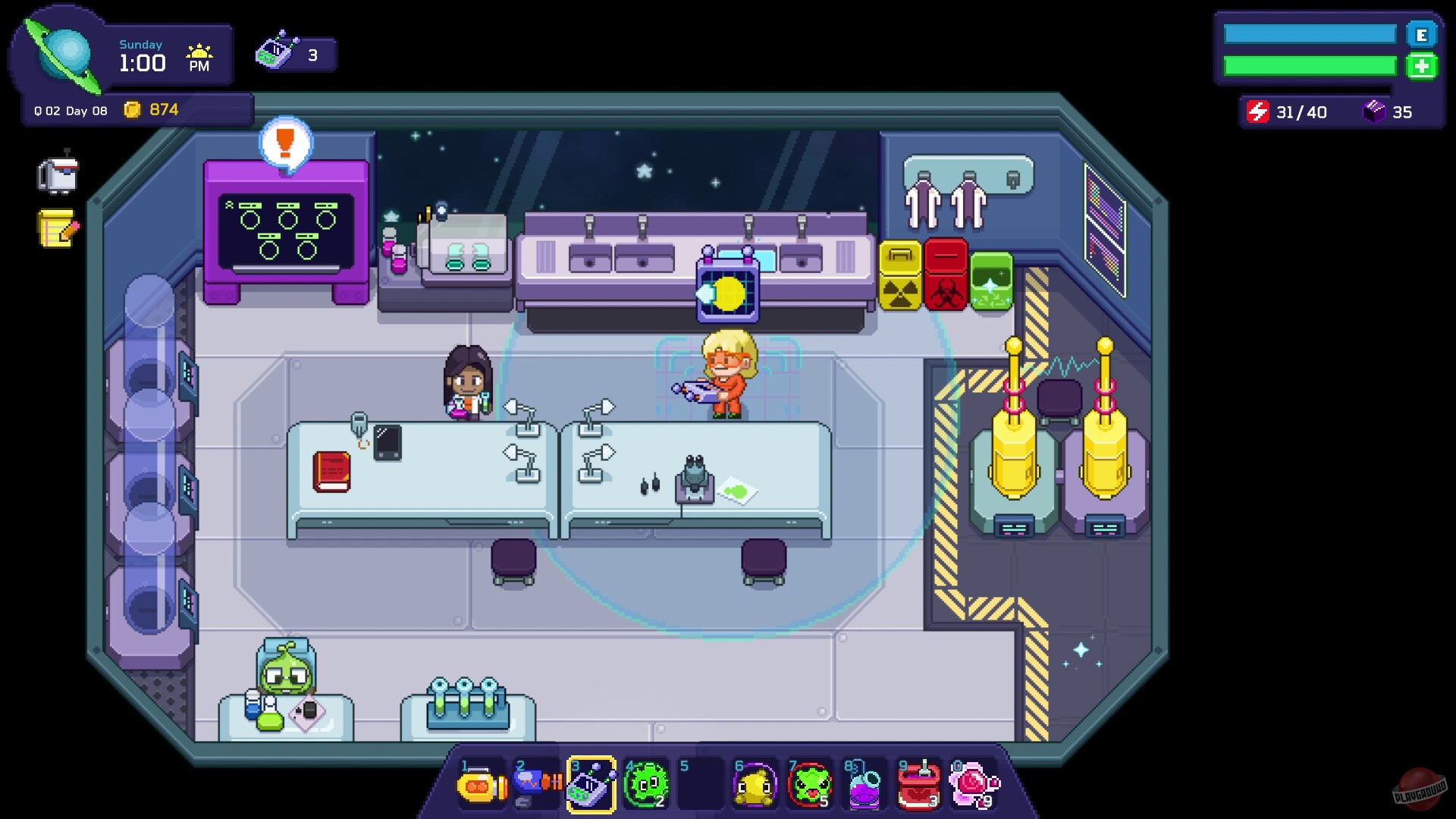Select the green virus item in hotbar slot 4

pyautogui.click(x=646, y=786)
